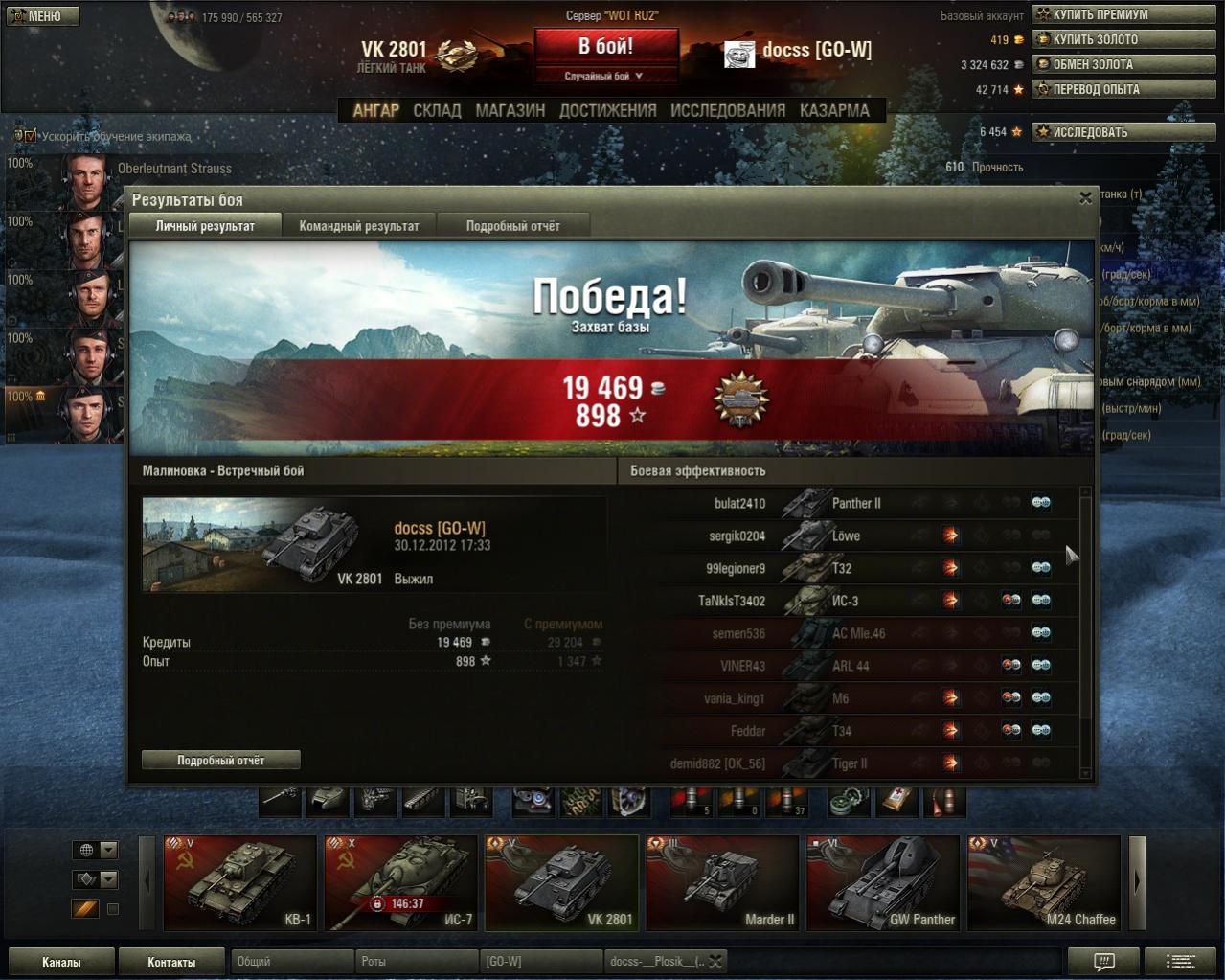Open the Меню button

tap(42, 16)
